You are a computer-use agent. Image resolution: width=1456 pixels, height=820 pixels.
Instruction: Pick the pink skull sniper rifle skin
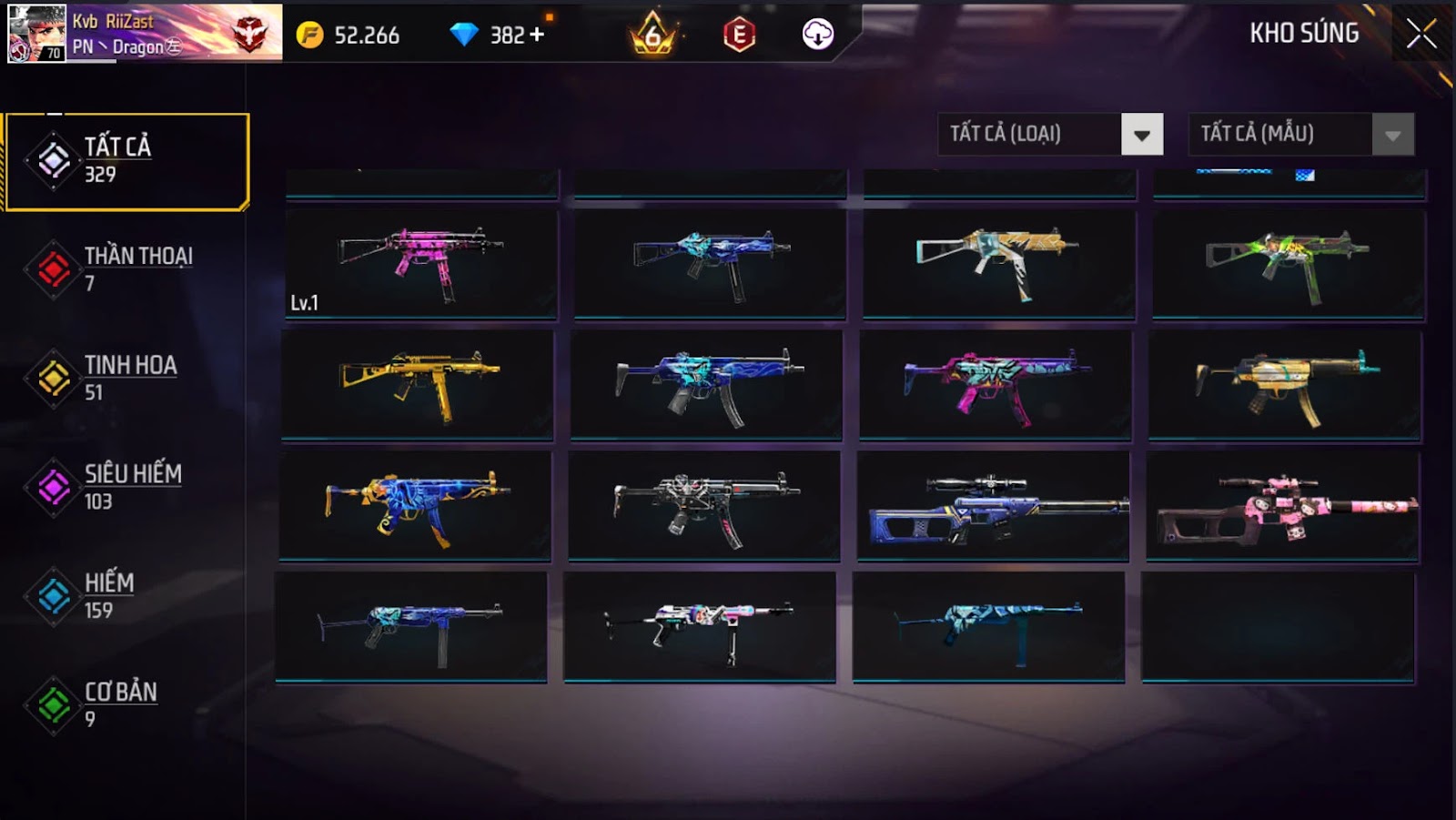click(x=1282, y=506)
